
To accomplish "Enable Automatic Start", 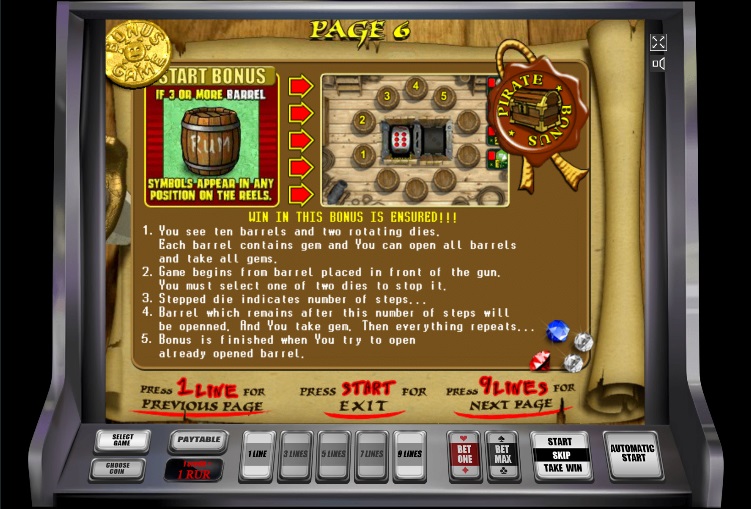I will tap(632, 455).
